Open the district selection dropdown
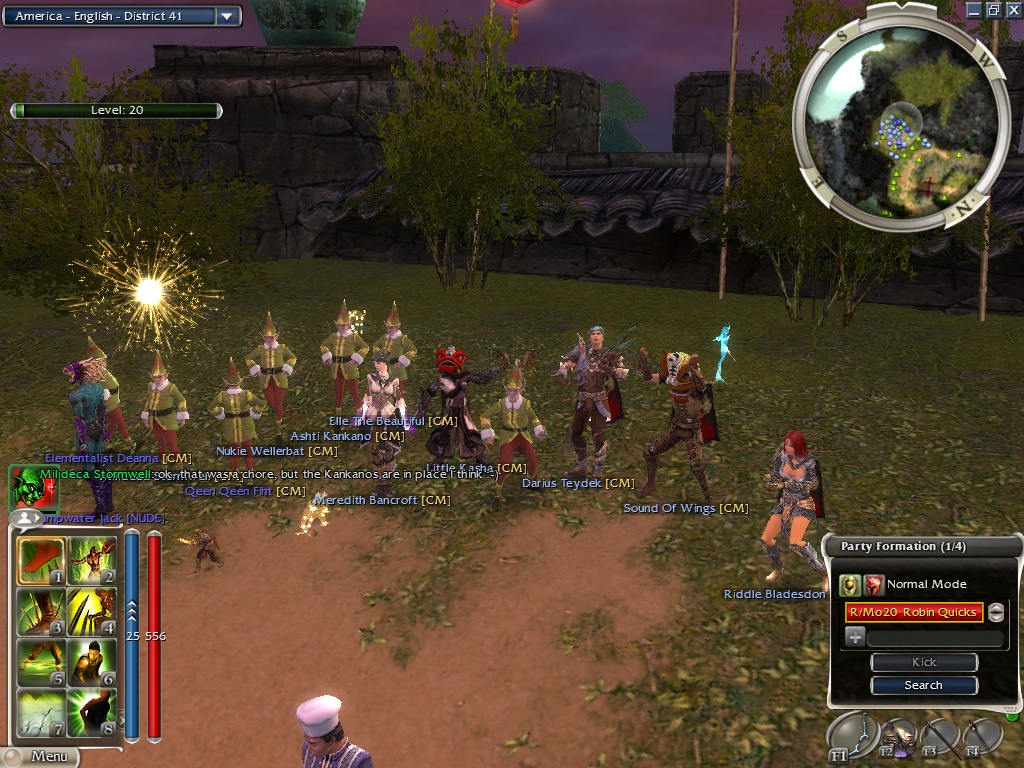Image resolution: width=1024 pixels, height=768 pixels. pyautogui.click(x=227, y=16)
